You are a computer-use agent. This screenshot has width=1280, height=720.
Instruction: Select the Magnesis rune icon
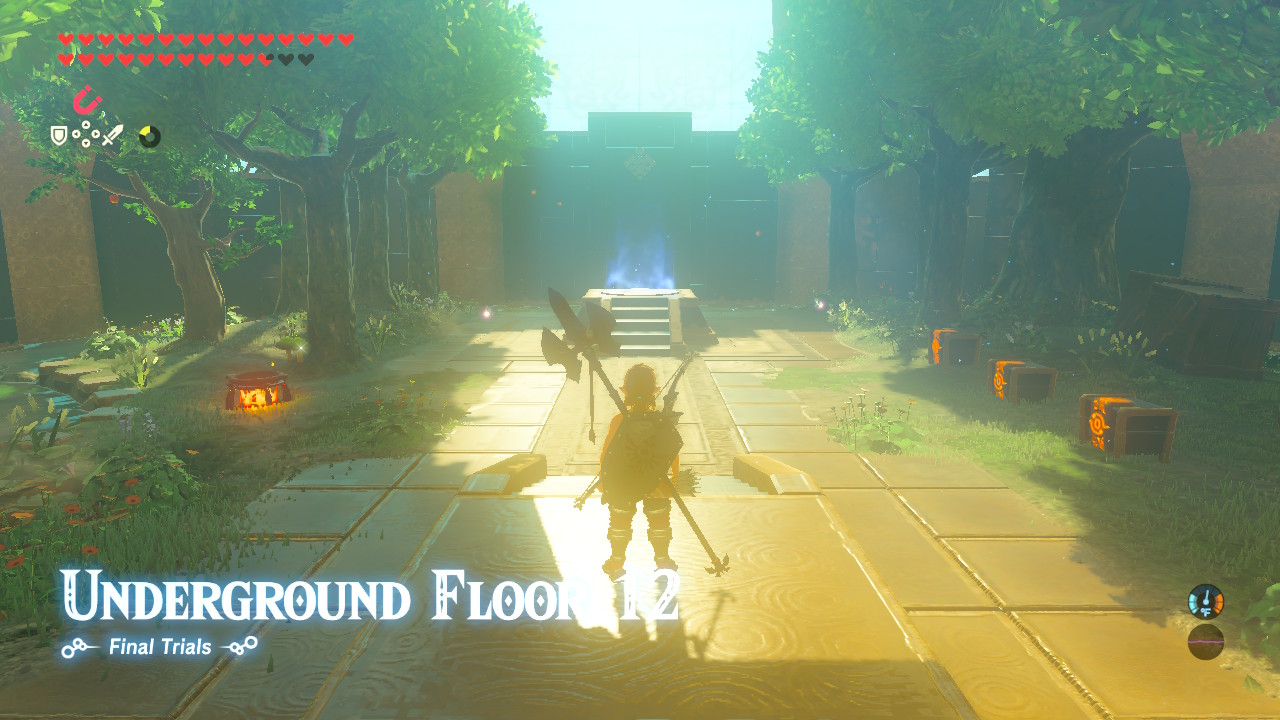point(86,100)
